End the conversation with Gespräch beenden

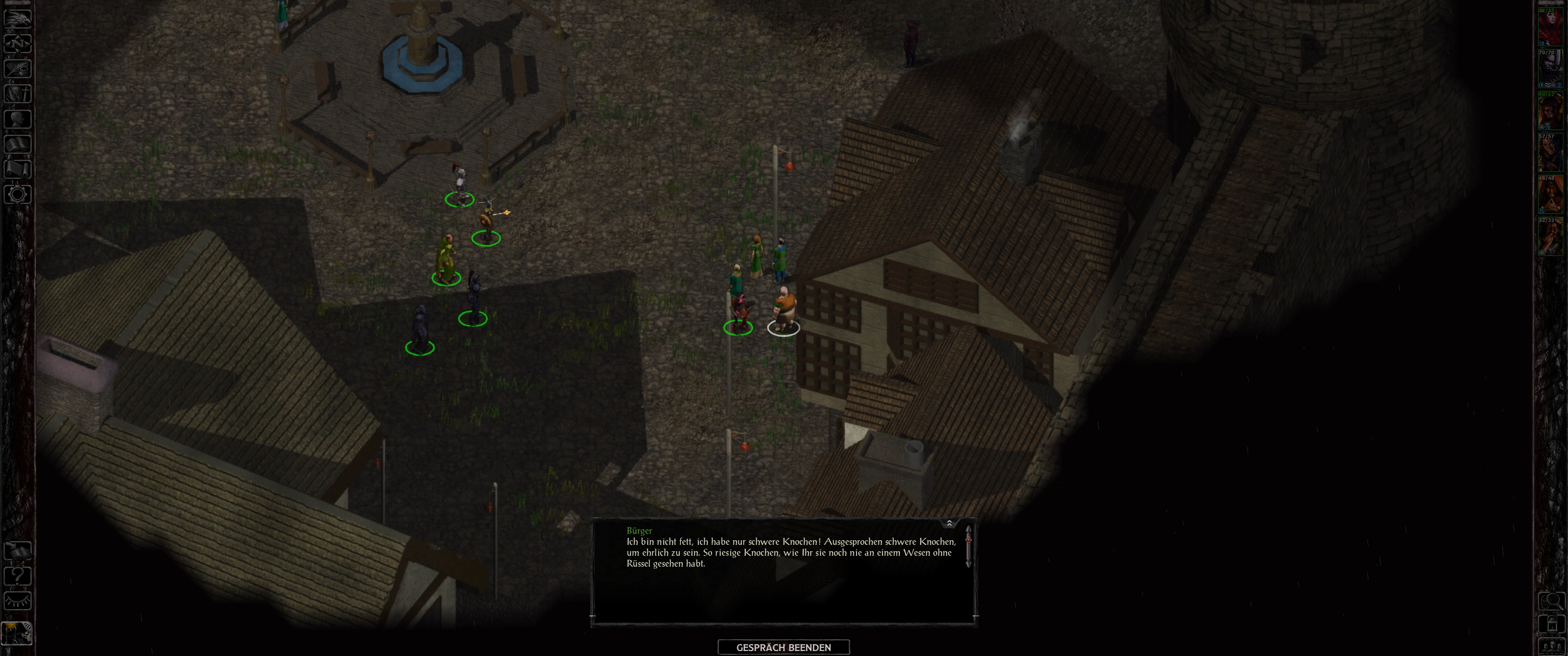[784, 647]
